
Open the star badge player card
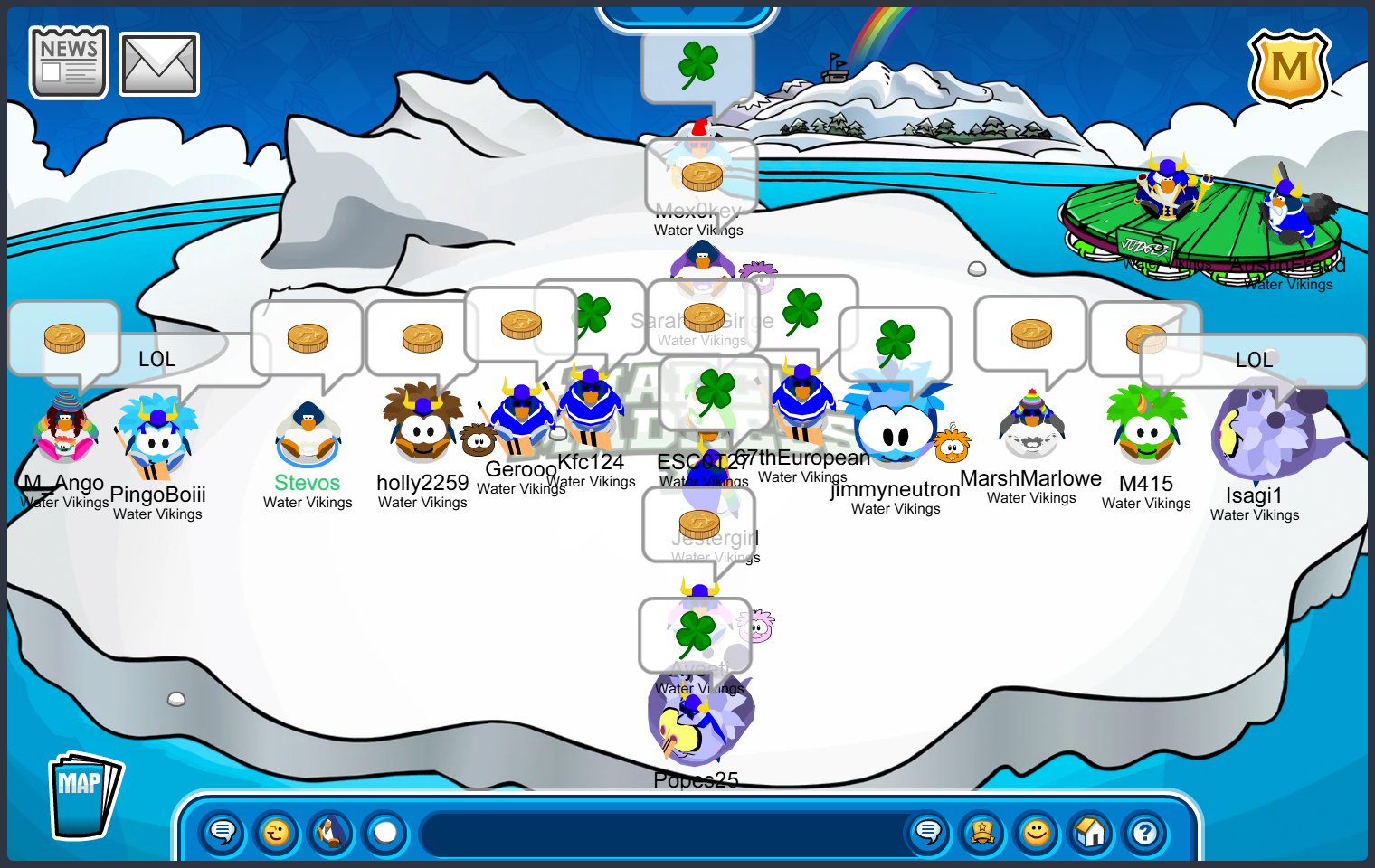point(982,832)
